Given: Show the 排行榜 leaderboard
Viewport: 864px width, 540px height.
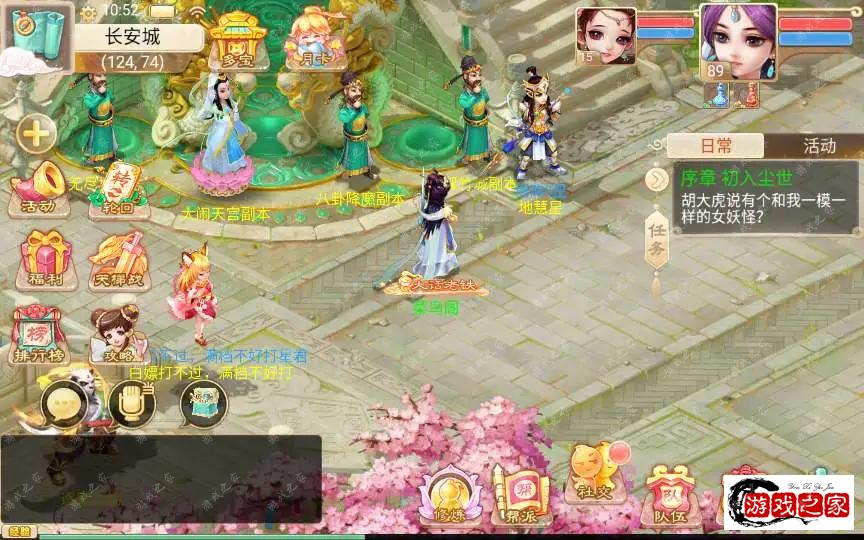Looking at the screenshot, I should (x=38, y=333).
